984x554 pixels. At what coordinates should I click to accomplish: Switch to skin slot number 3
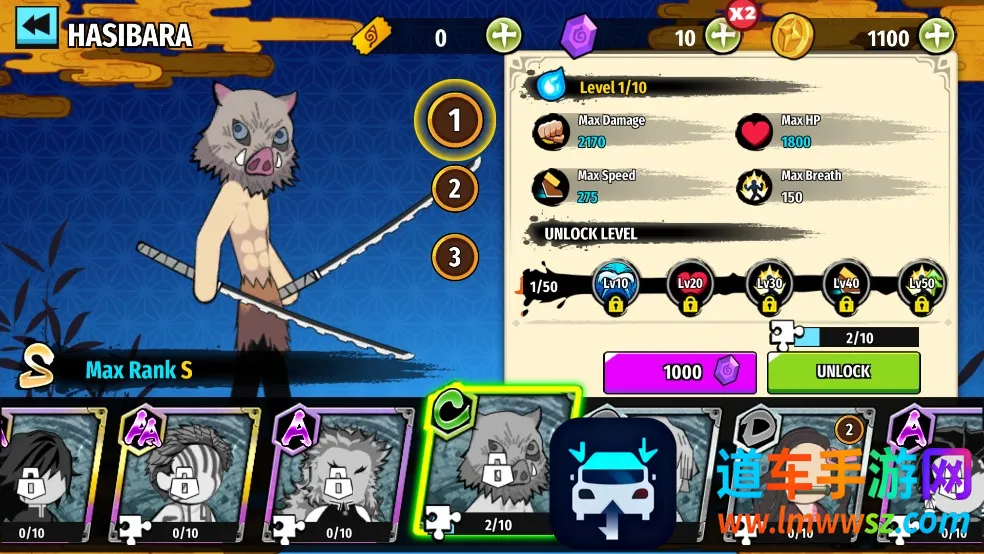455,256
